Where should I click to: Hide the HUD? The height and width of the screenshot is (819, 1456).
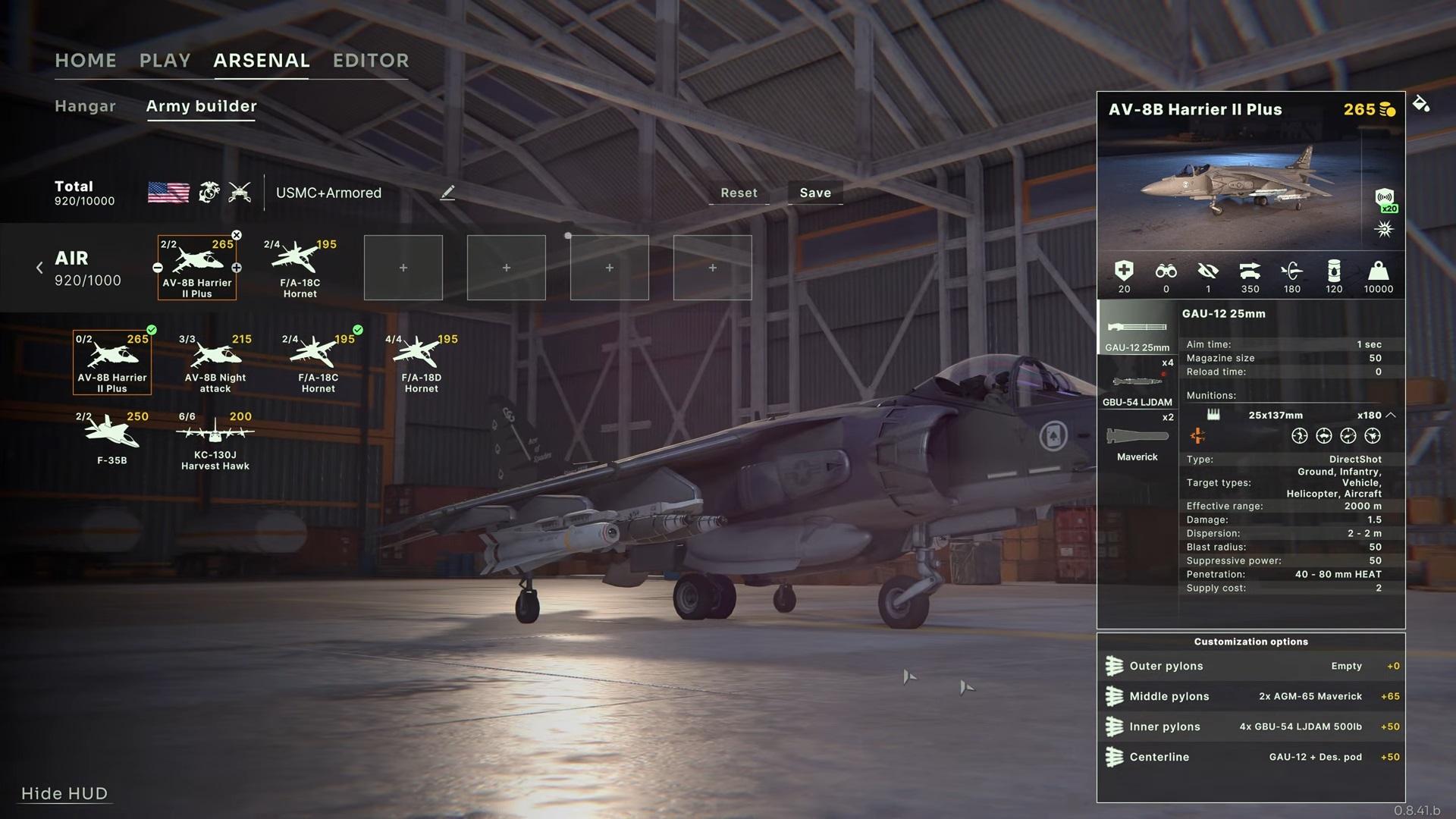click(64, 793)
